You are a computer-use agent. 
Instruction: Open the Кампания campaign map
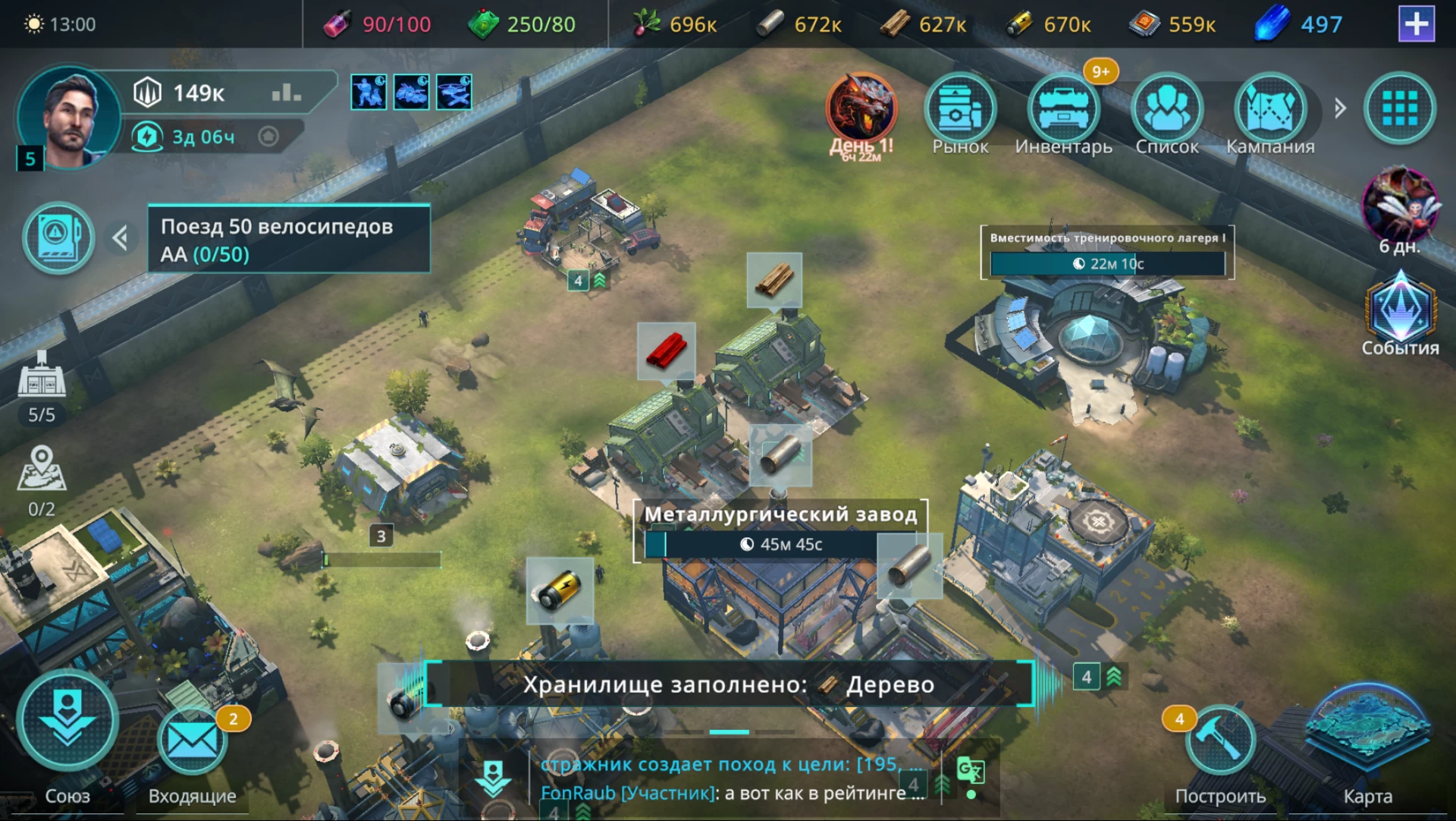(x=1270, y=111)
